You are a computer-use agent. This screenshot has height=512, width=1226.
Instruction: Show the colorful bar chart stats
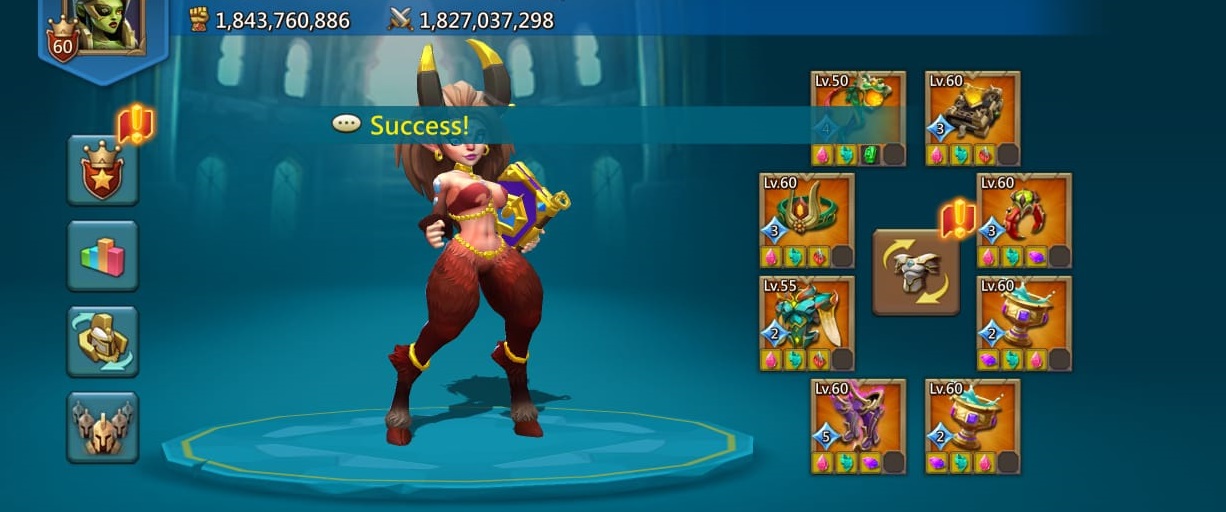pos(103,256)
